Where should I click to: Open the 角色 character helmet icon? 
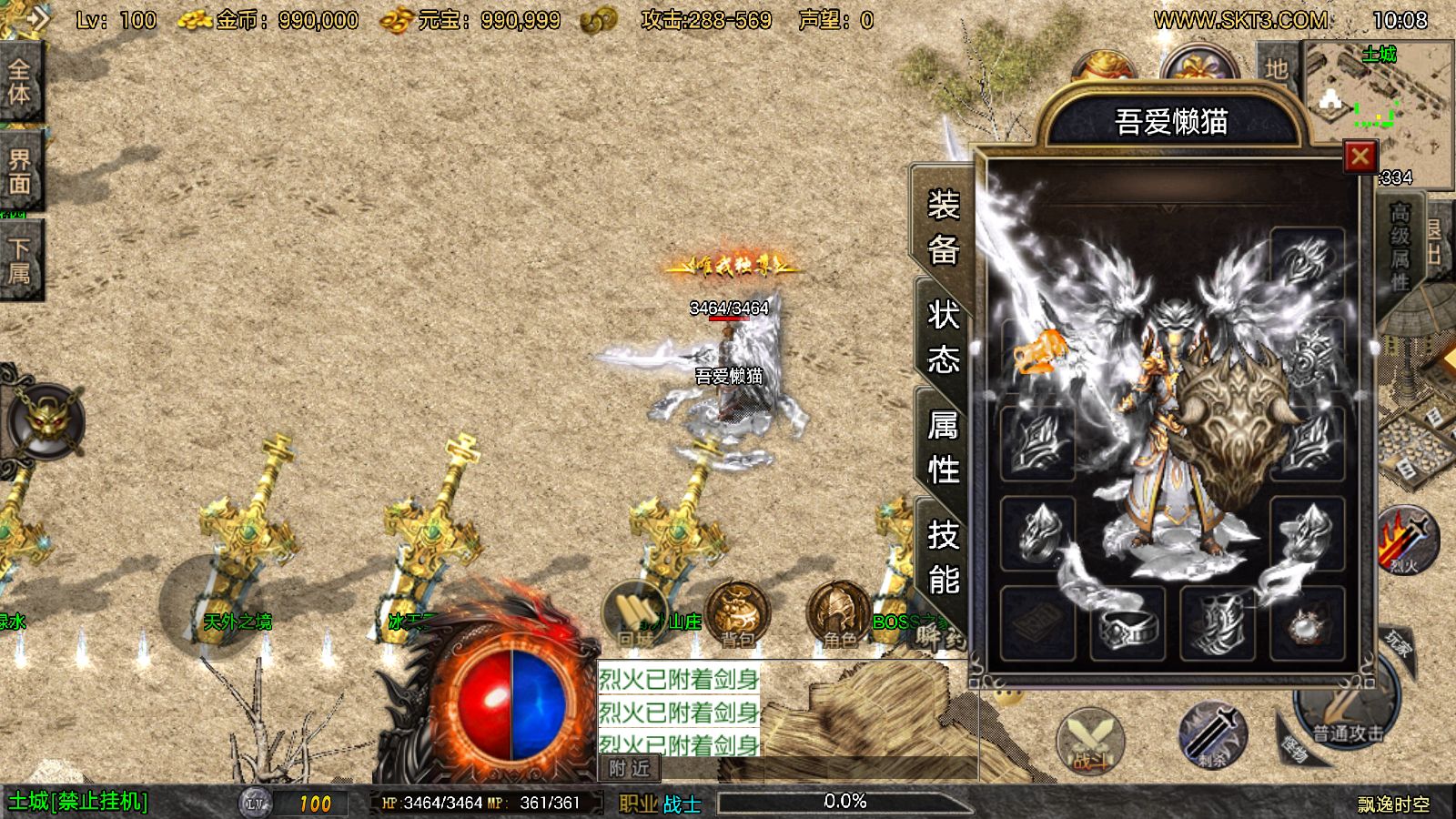click(839, 615)
